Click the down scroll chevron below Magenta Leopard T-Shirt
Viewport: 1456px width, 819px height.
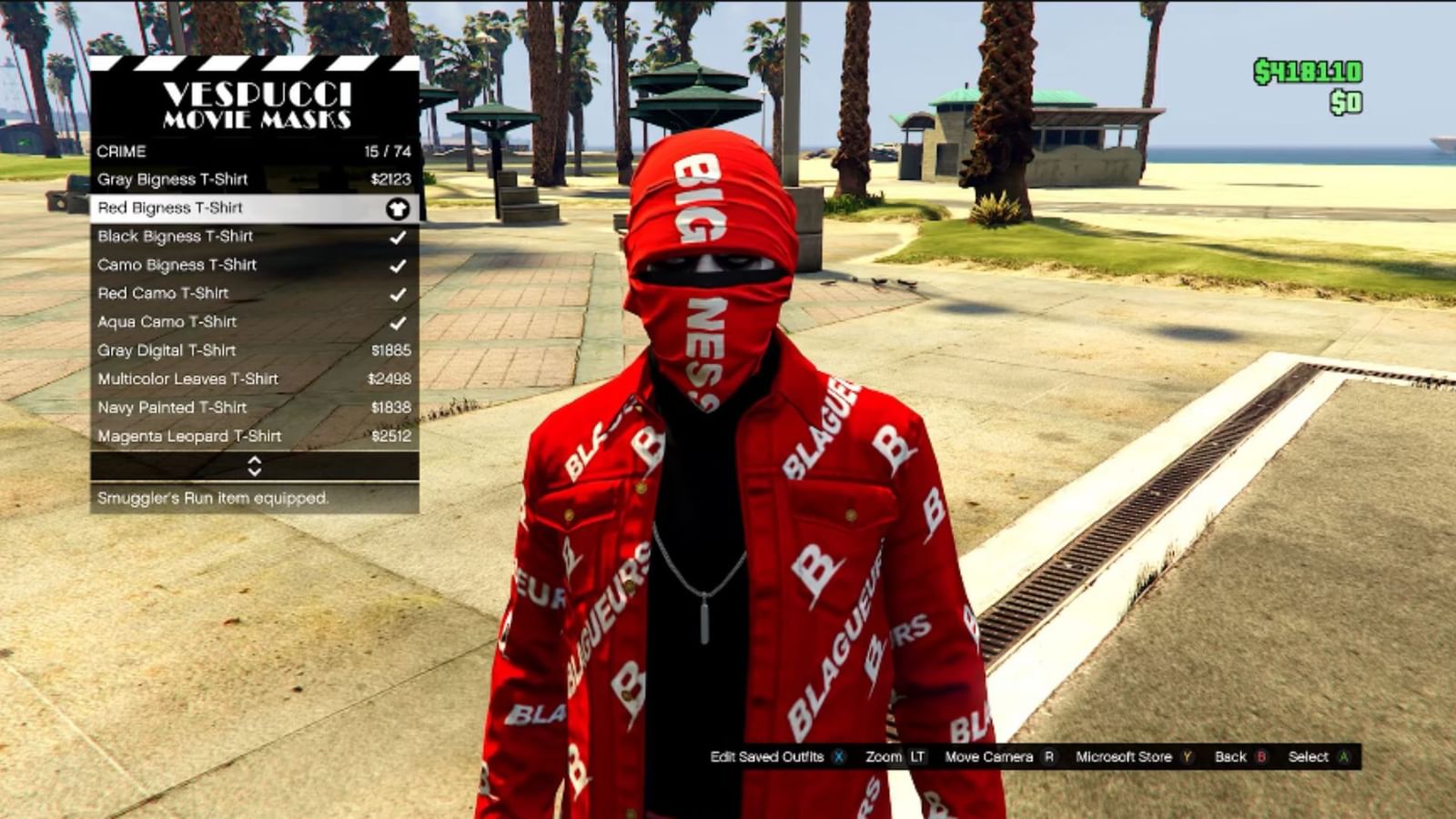[x=255, y=474]
